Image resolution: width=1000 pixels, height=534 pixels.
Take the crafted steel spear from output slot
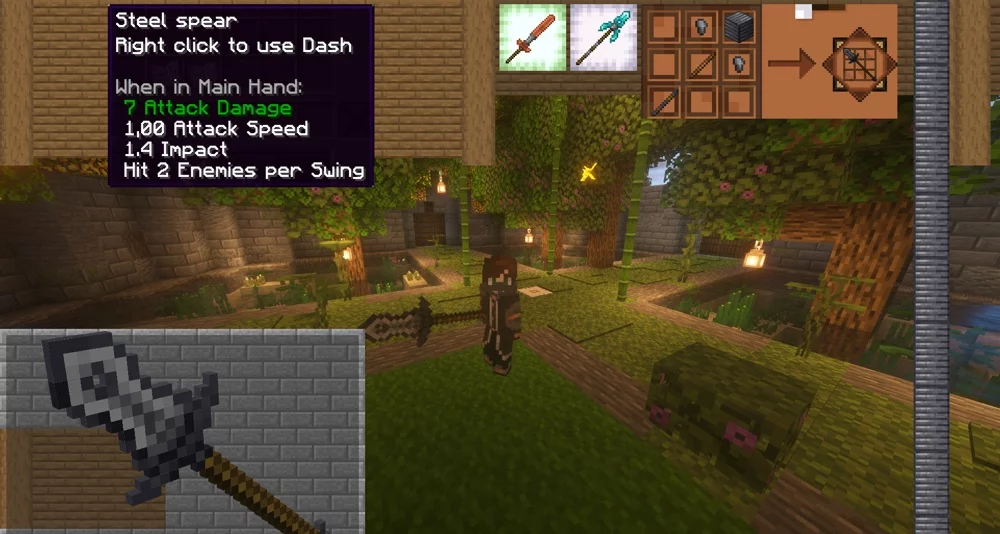(x=860, y=62)
